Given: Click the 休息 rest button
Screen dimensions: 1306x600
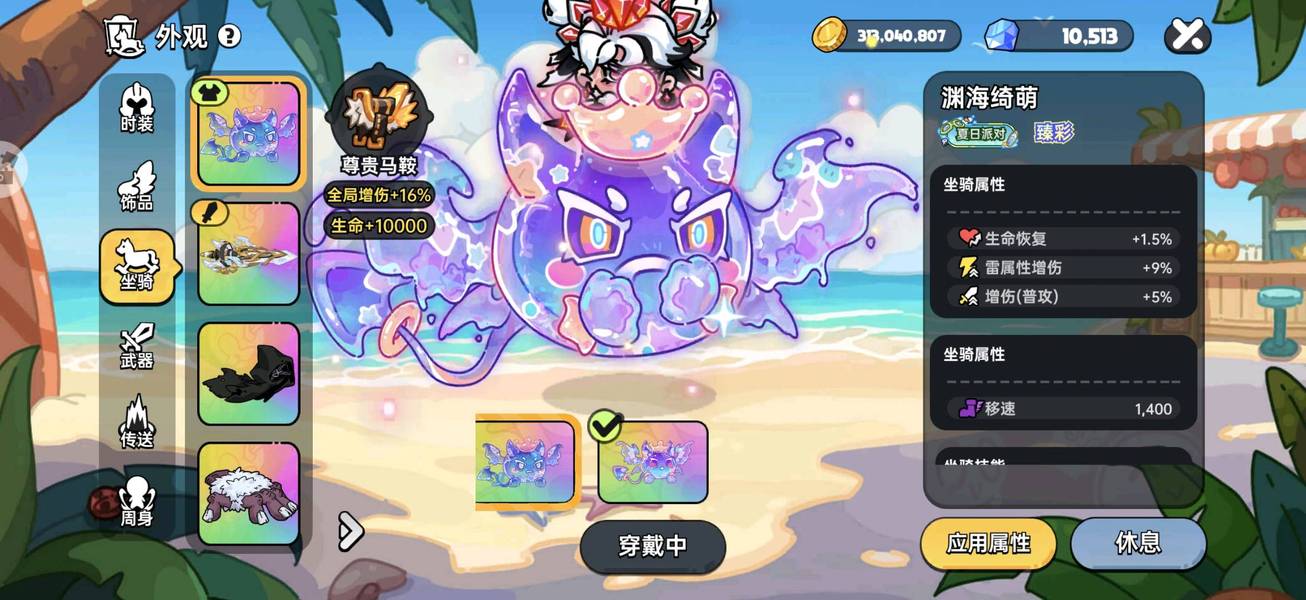Looking at the screenshot, I should pyautogui.click(x=1138, y=543).
